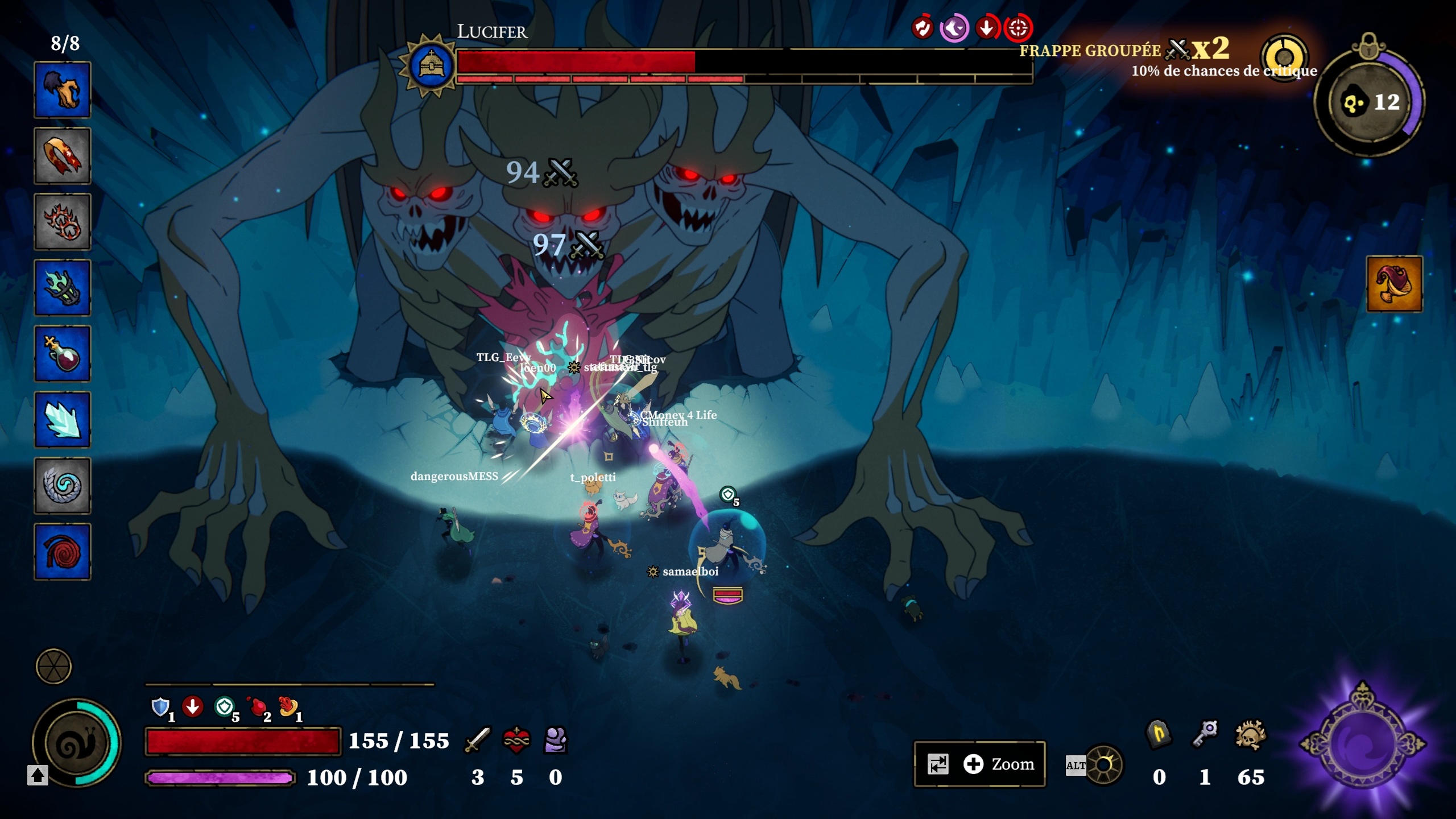Click the Zoom button
The height and width of the screenshot is (819, 1456).
point(1000,764)
